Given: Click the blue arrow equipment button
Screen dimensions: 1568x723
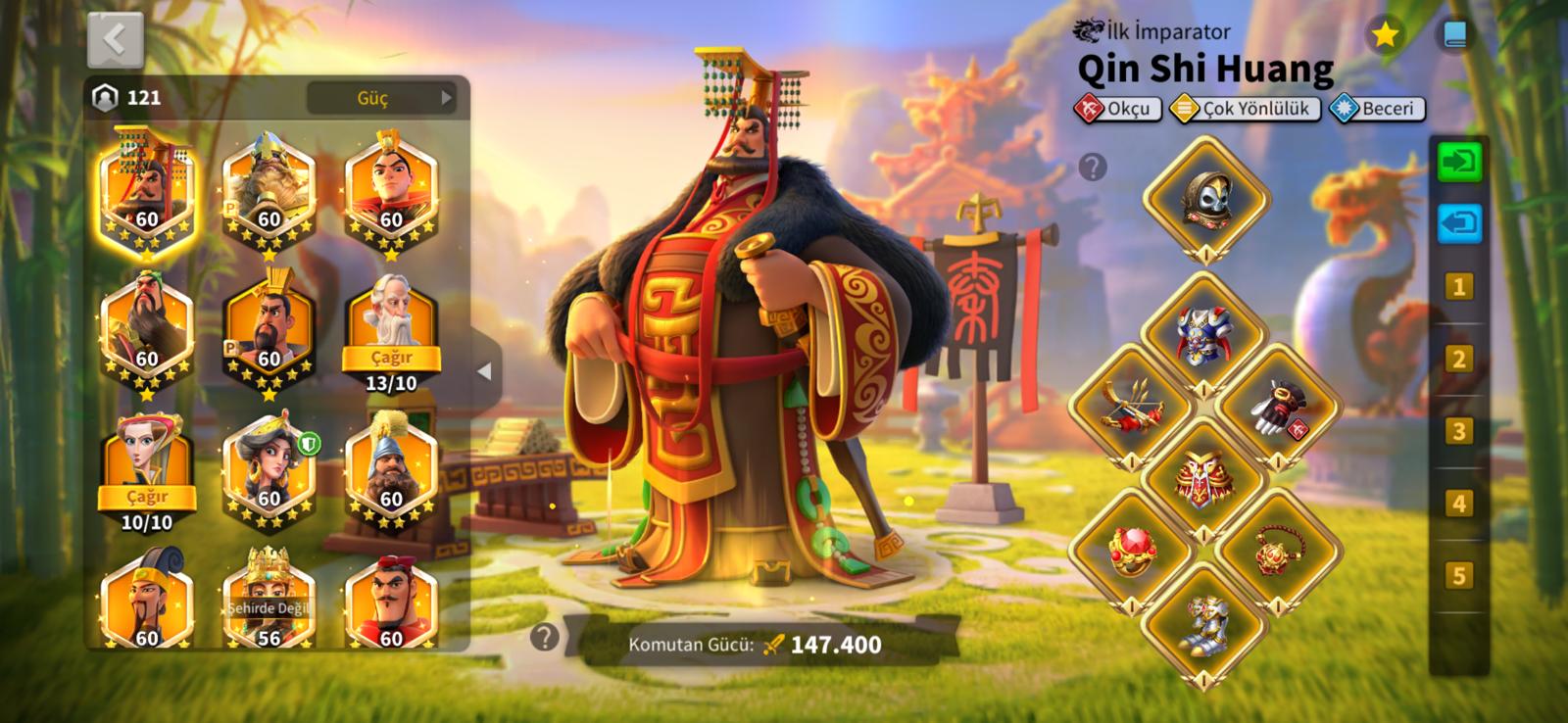Looking at the screenshot, I should [x=1459, y=223].
